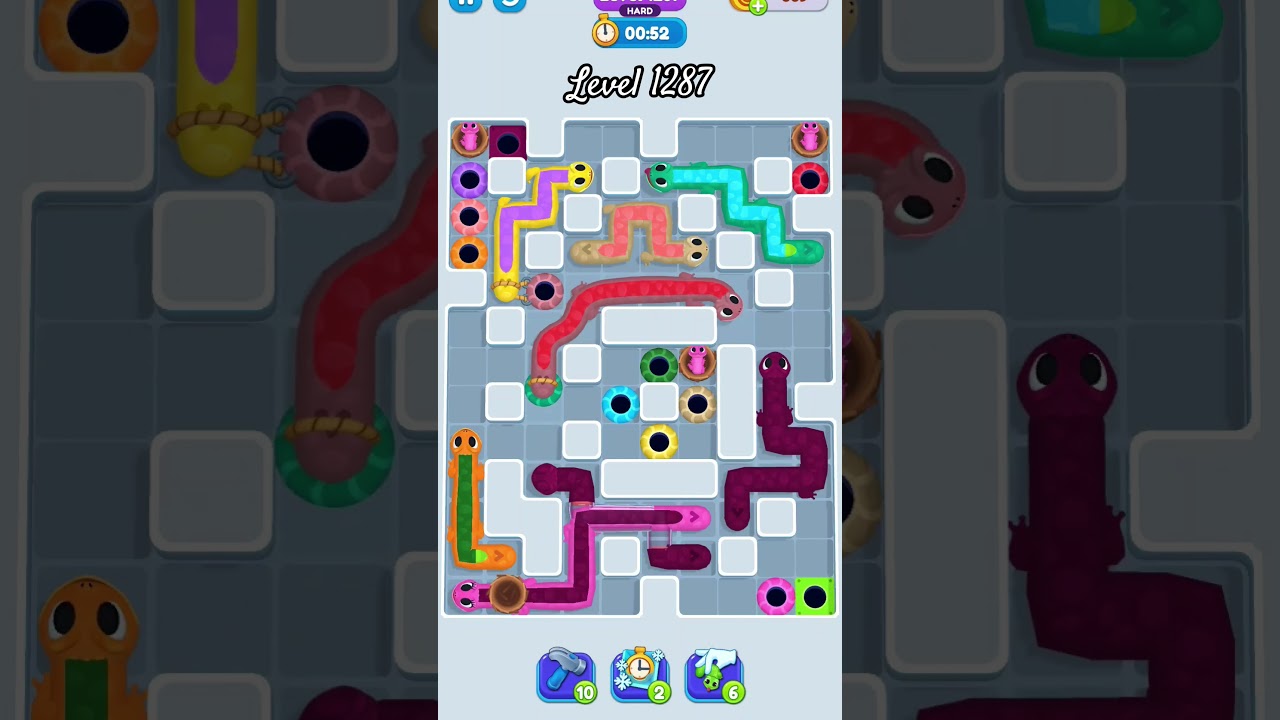The height and width of the screenshot is (720, 1280).
Task: Use the snake removal hand booster
Action: (714, 676)
